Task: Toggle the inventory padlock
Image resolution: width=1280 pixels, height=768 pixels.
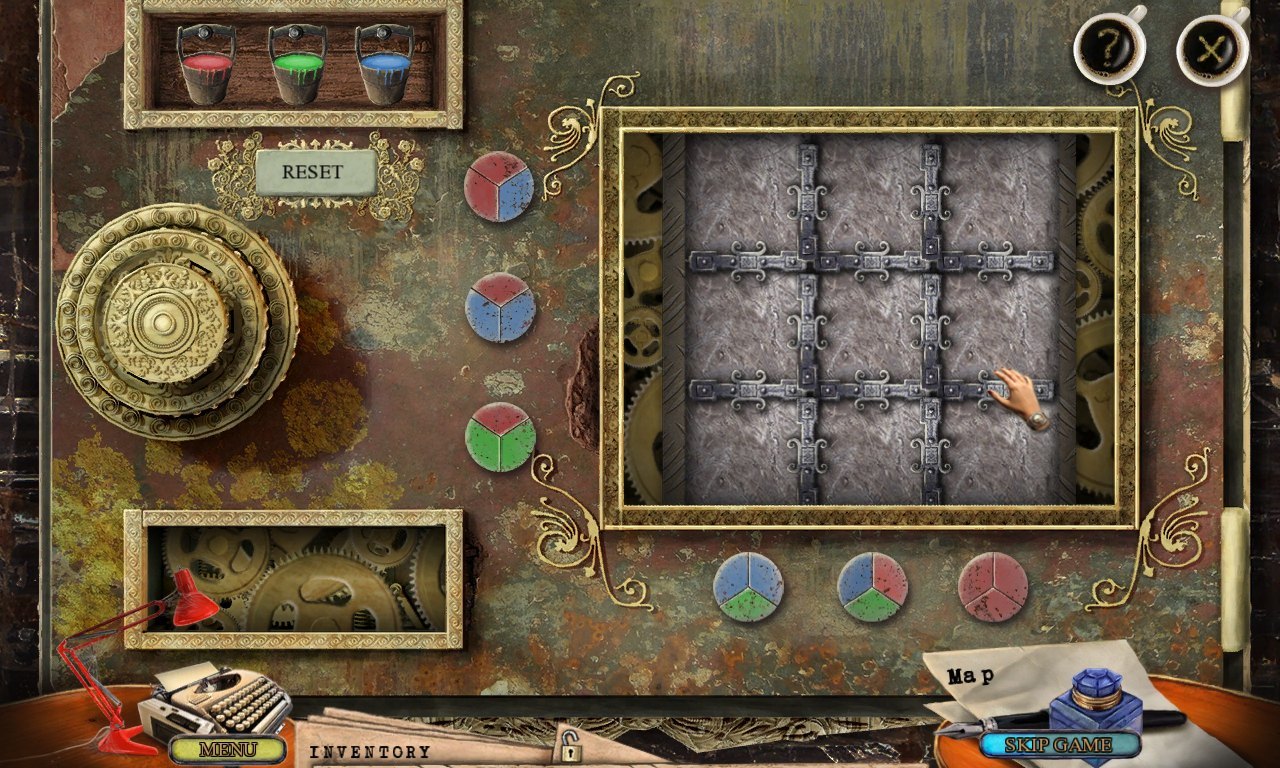Action: coord(571,746)
